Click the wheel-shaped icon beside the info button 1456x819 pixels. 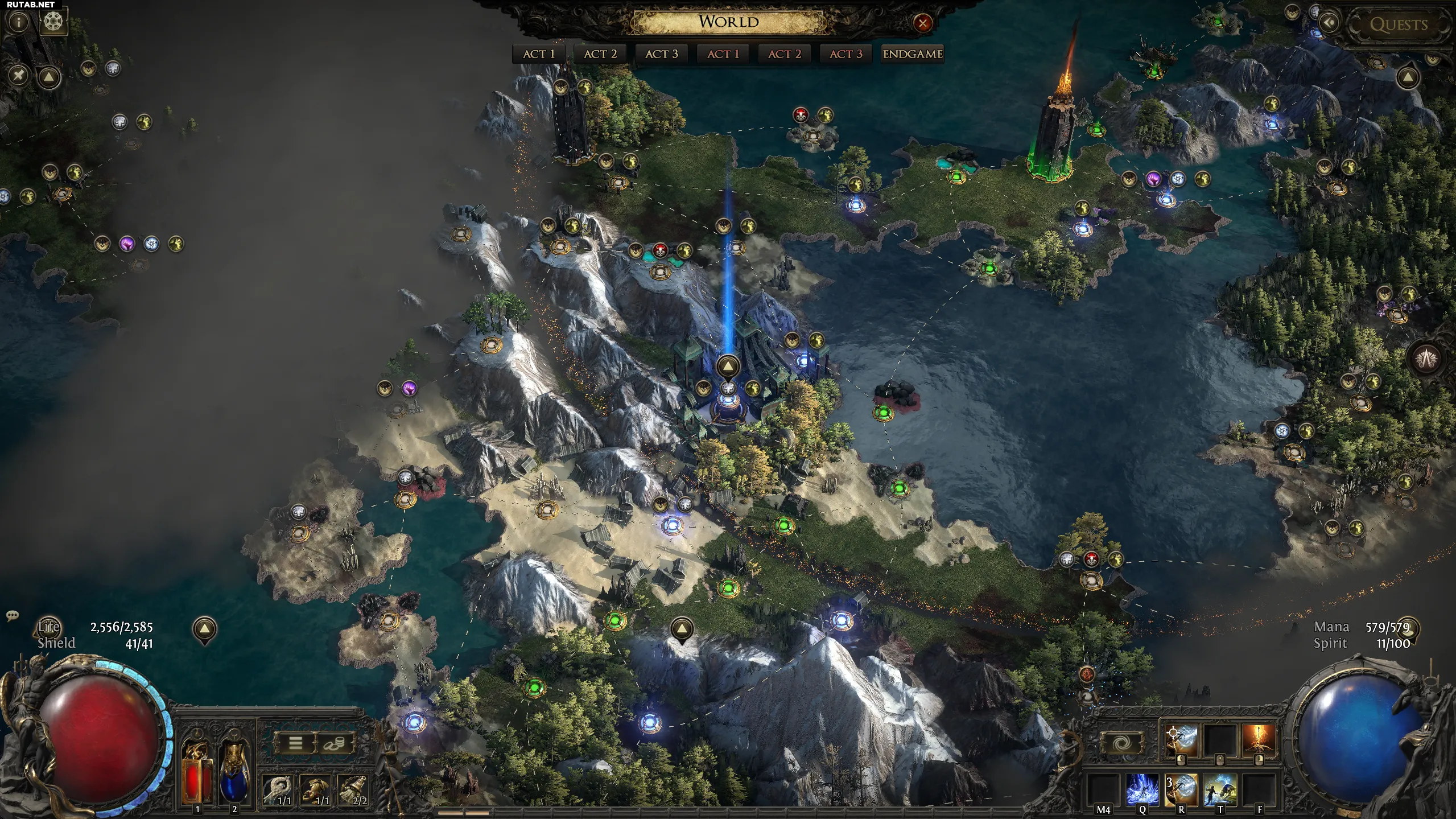coord(54,22)
